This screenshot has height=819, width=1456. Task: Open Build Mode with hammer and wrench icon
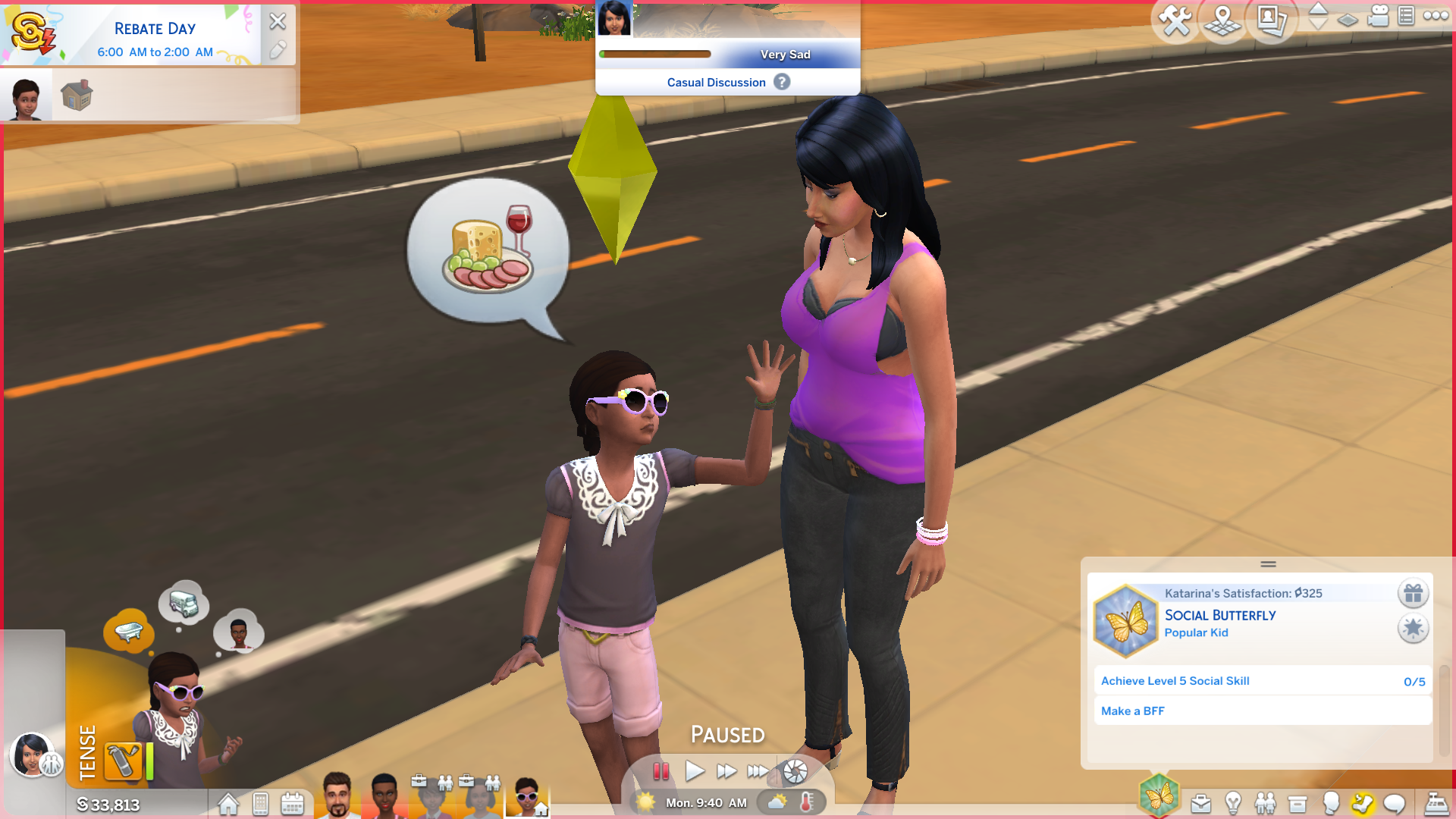tap(1175, 20)
